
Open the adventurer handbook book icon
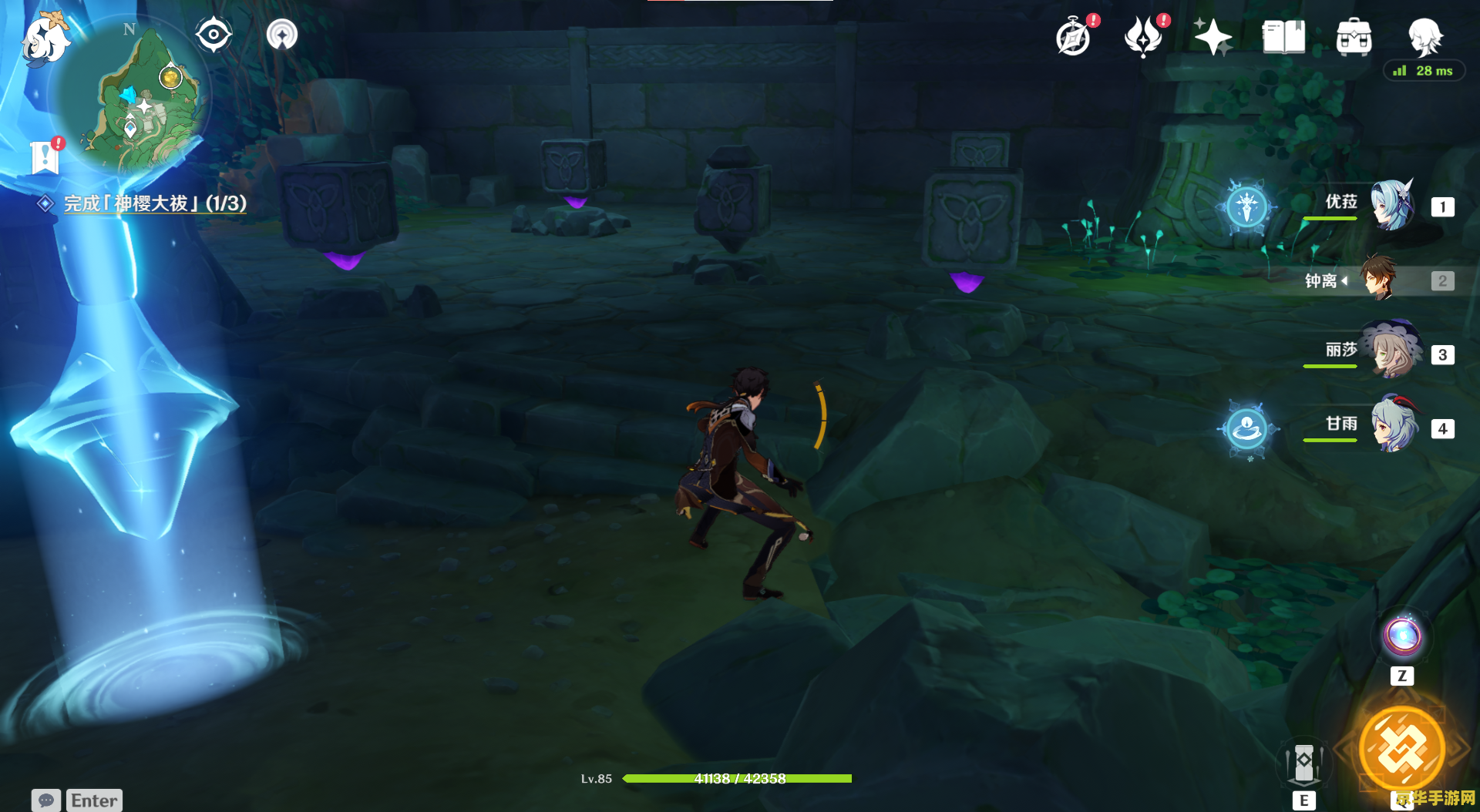pyautogui.click(x=1283, y=37)
